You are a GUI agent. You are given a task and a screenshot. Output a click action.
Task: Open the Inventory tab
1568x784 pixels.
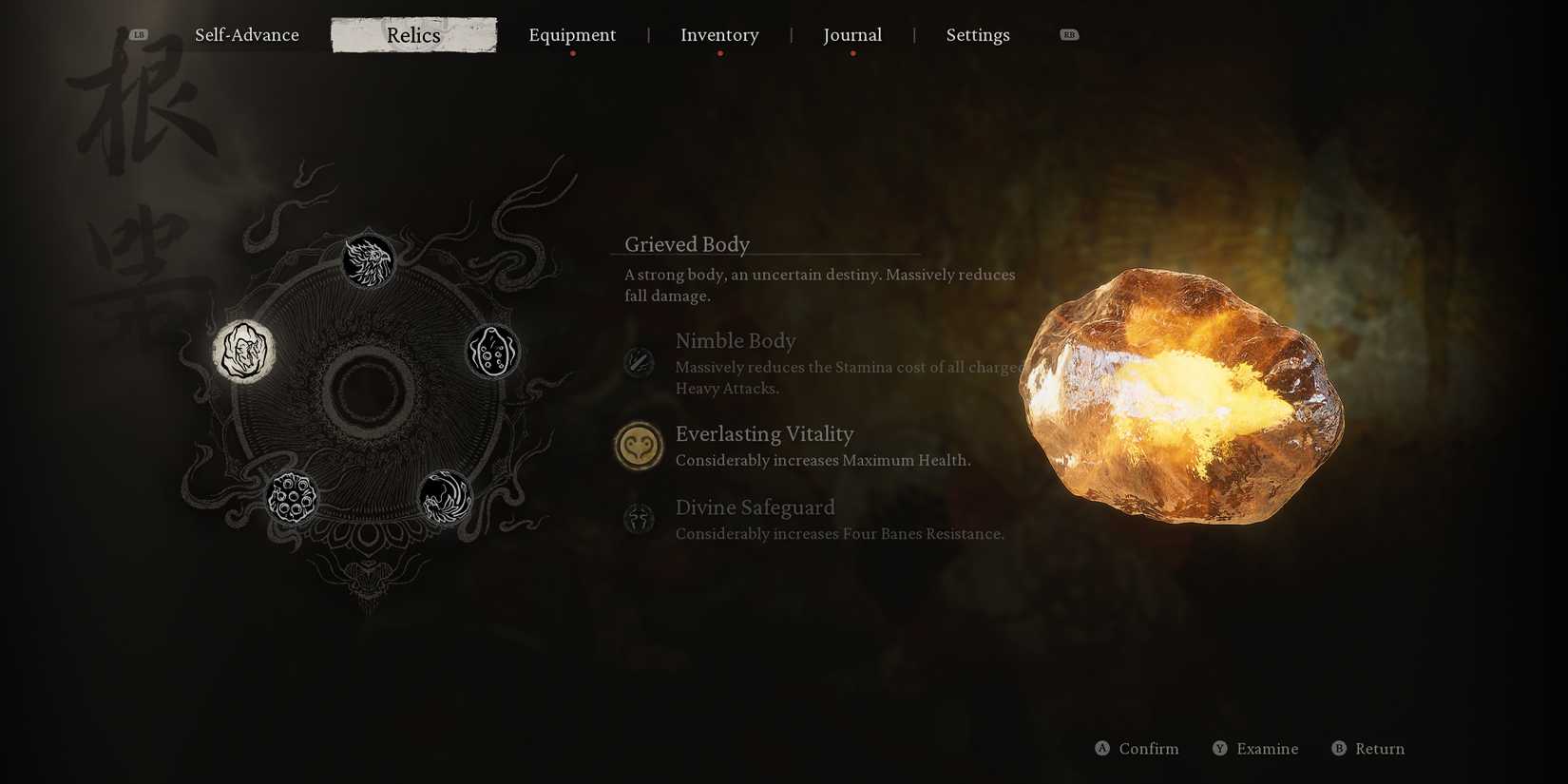719,34
